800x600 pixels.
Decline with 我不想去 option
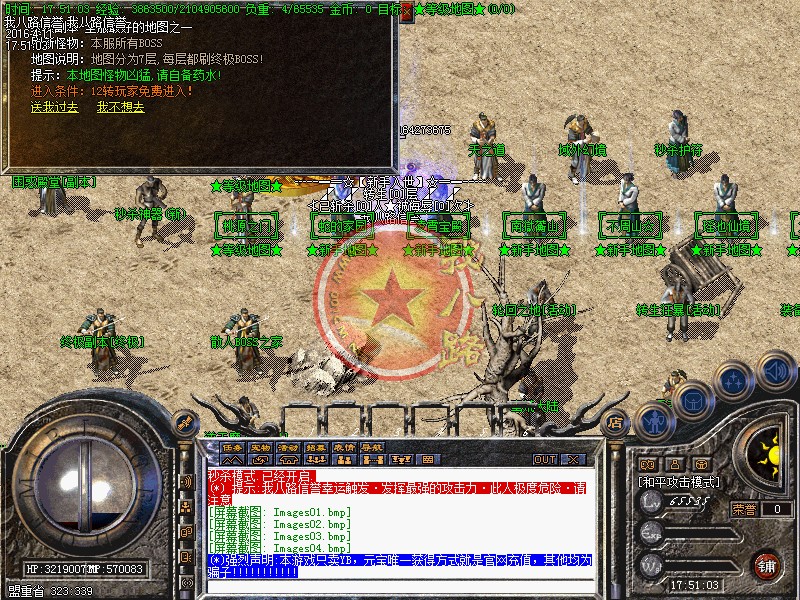click(x=121, y=107)
